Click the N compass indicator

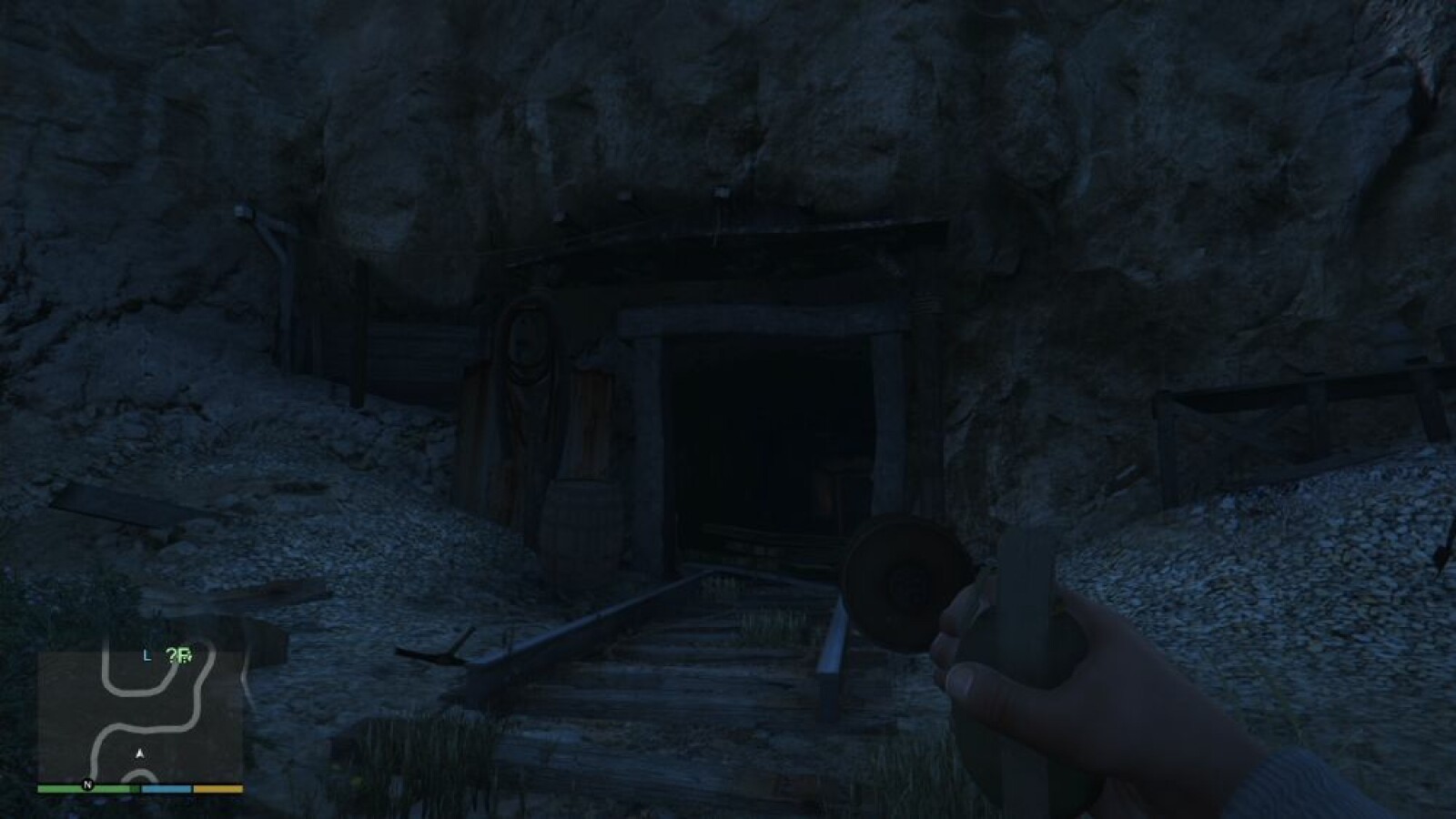click(87, 784)
